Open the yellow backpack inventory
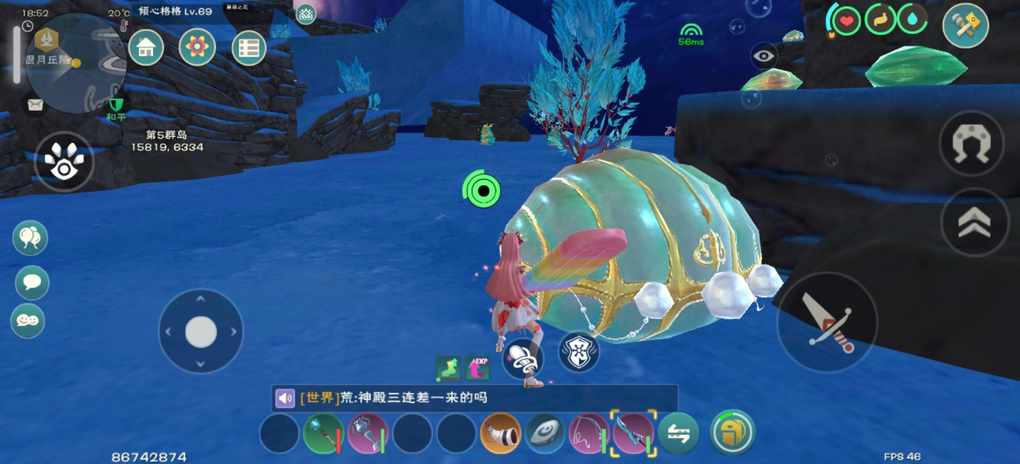1020x464 pixels. click(732, 432)
